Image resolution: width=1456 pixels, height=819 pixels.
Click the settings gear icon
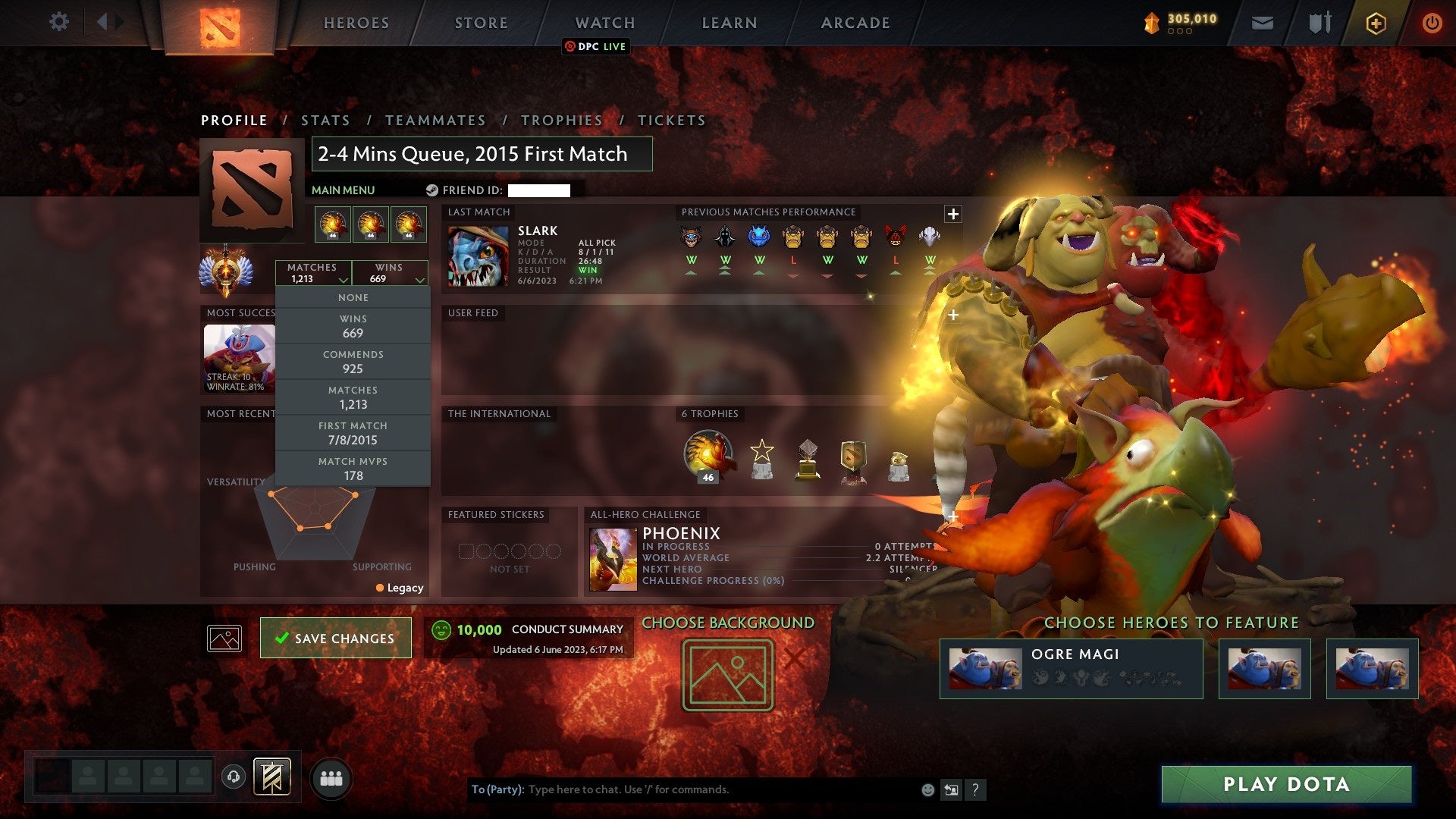59,22
